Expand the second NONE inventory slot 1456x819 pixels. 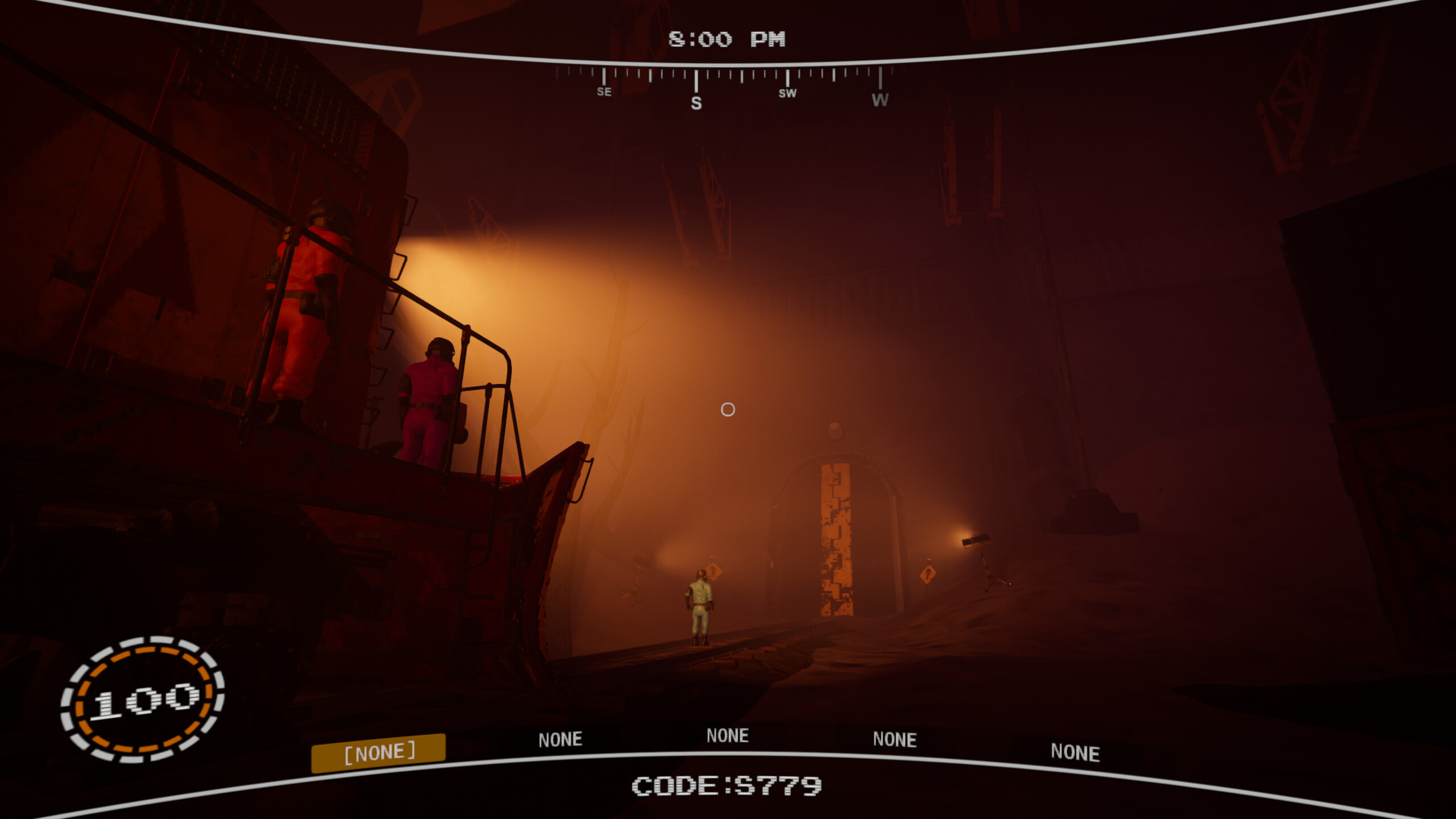(x=560, y=739)
